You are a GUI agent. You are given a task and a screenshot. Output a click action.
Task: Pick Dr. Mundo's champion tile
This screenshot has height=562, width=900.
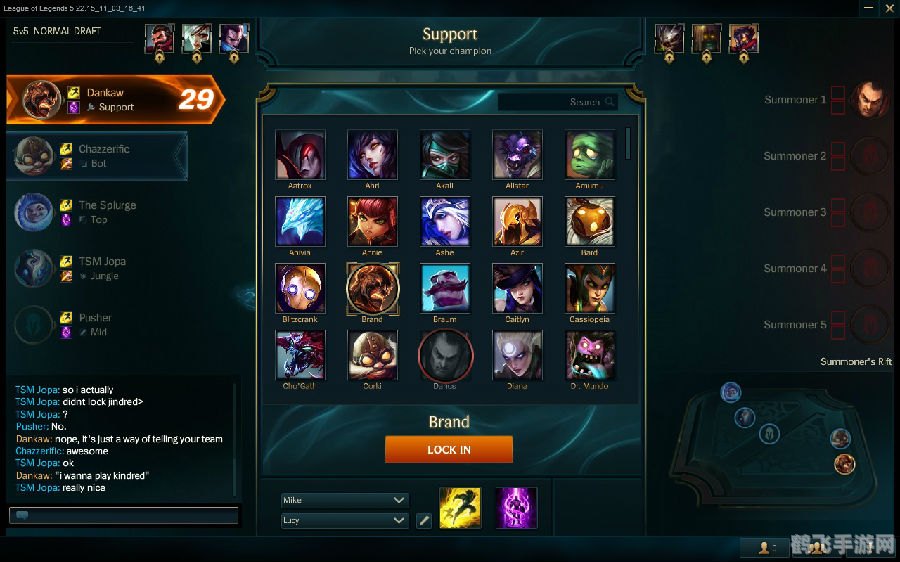point(590,355)
